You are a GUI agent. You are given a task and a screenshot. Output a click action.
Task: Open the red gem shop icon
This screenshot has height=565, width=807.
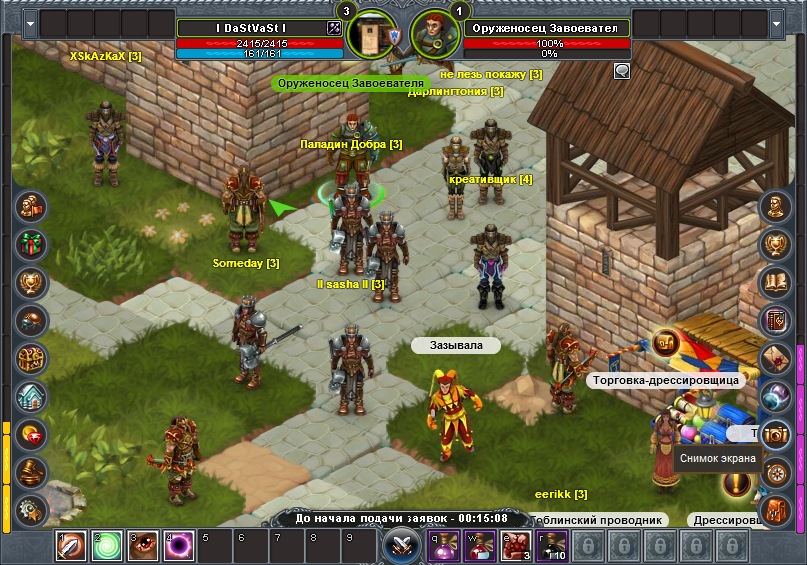pos(33,434)
